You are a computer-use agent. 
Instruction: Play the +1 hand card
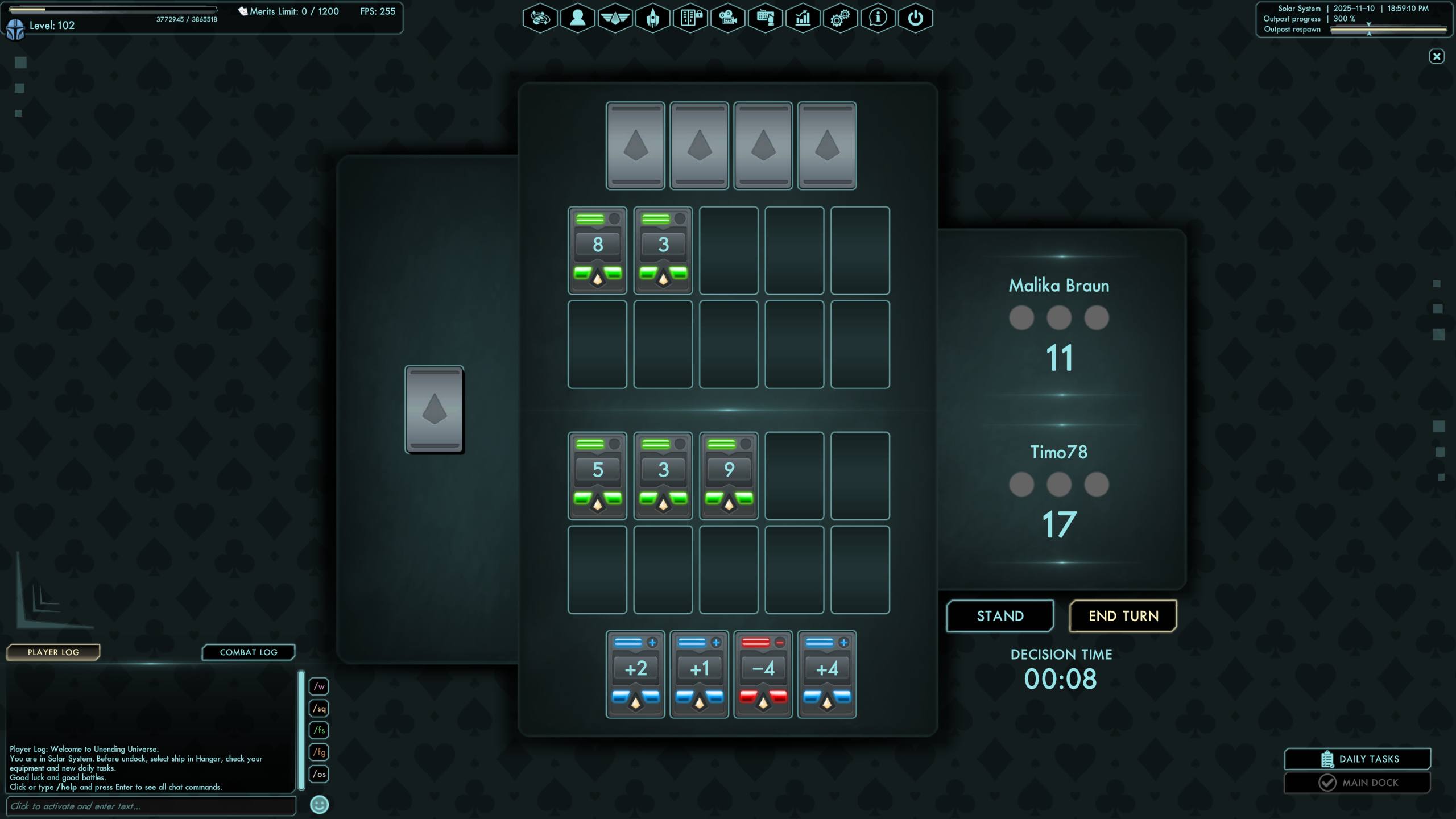699,674
